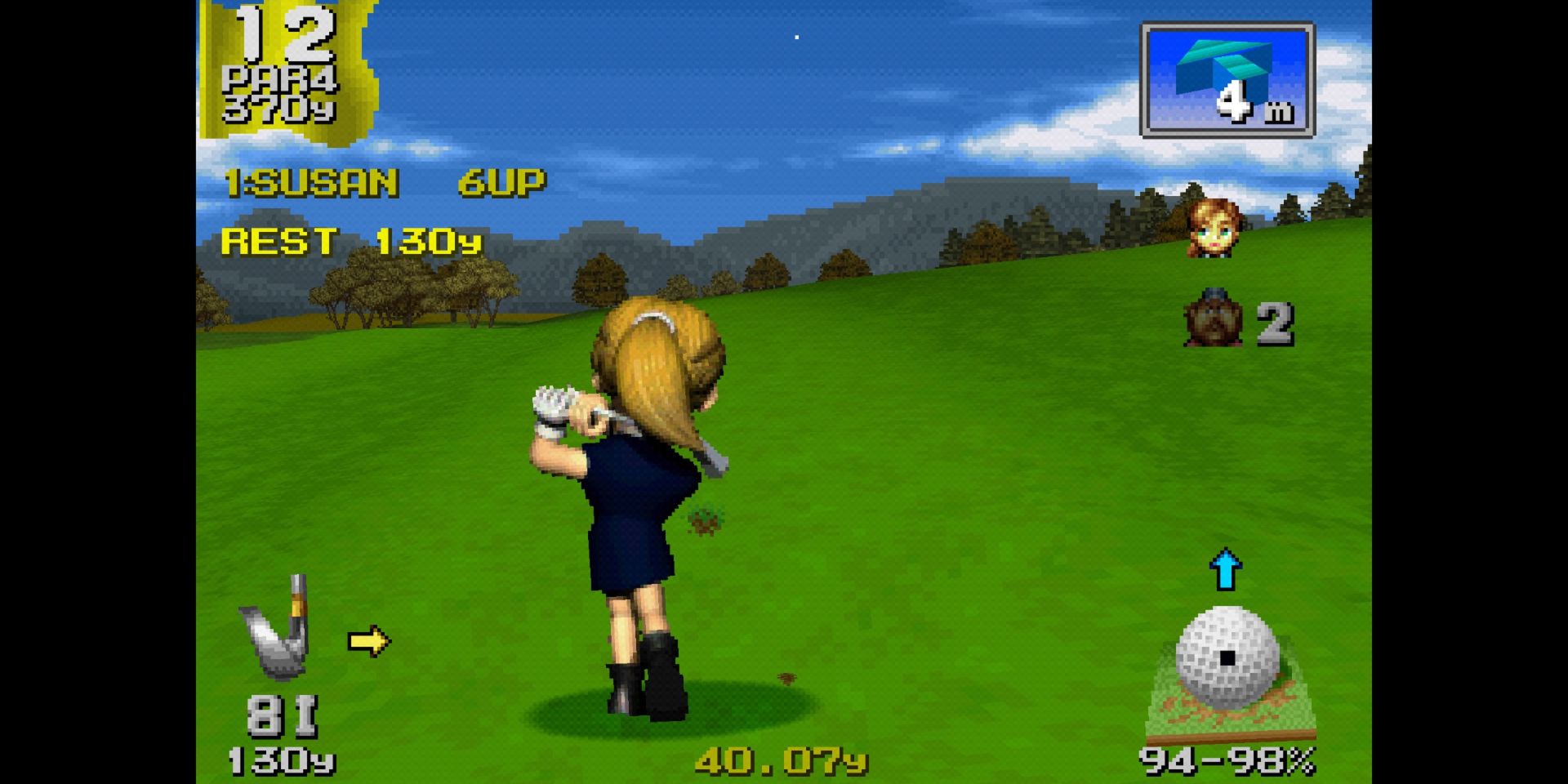Screen dimensions: 1568x784
Task: Select the brown-haired opponent portrait
Action: click(1214, 318)
